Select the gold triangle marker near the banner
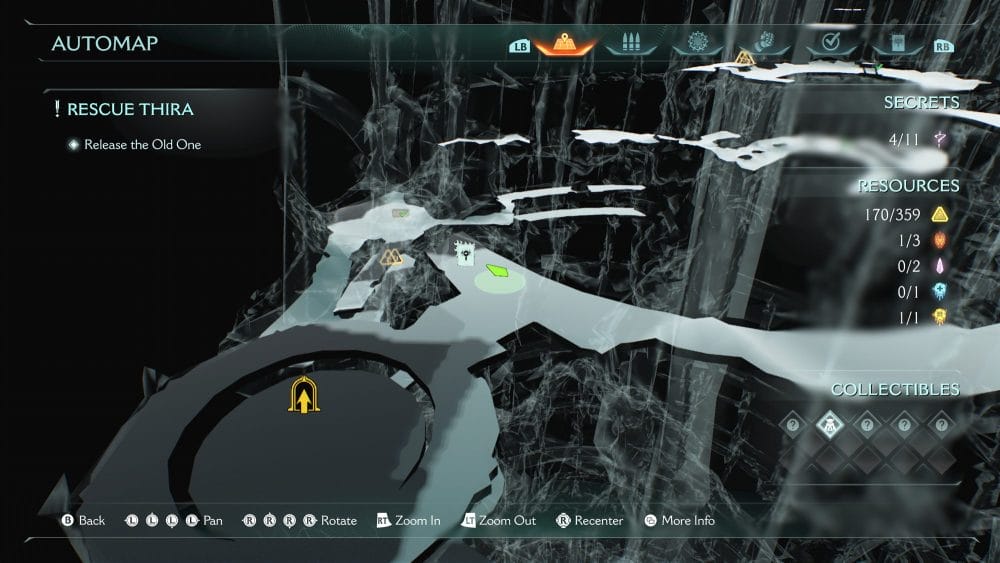This screenshot has width=1000, height=563. coord(391,258)
